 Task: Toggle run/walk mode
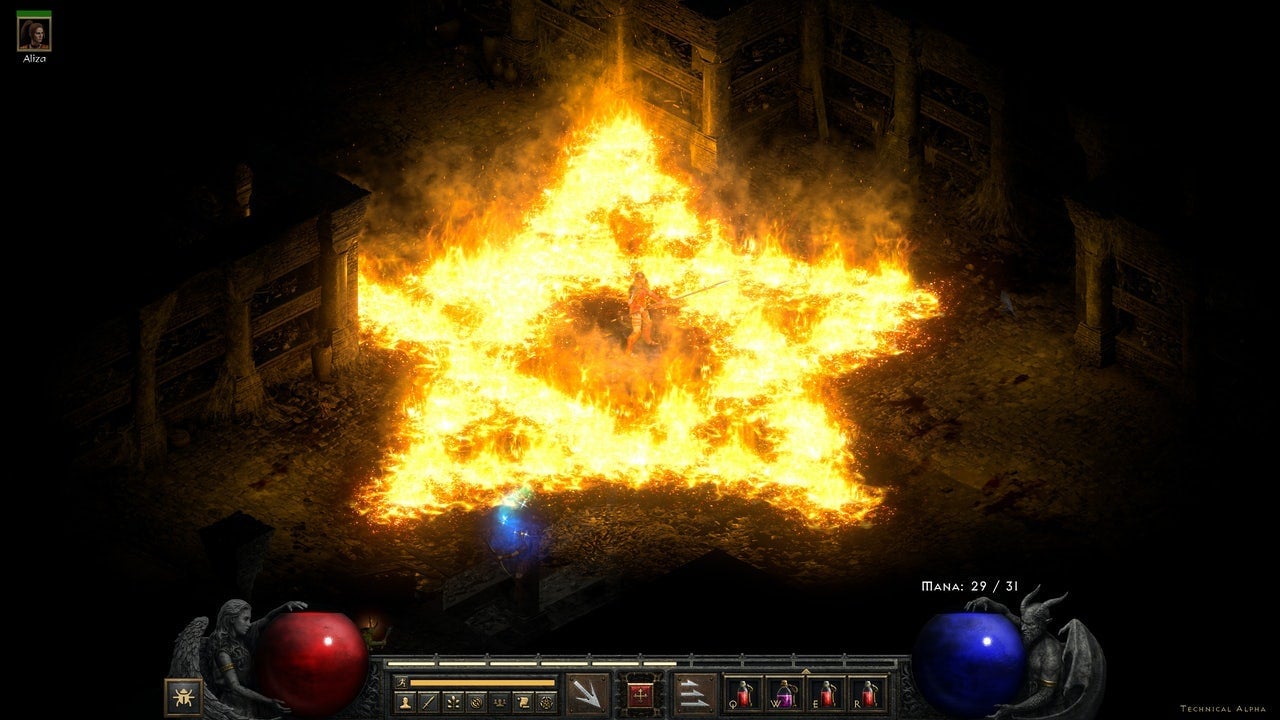(402, 680)
